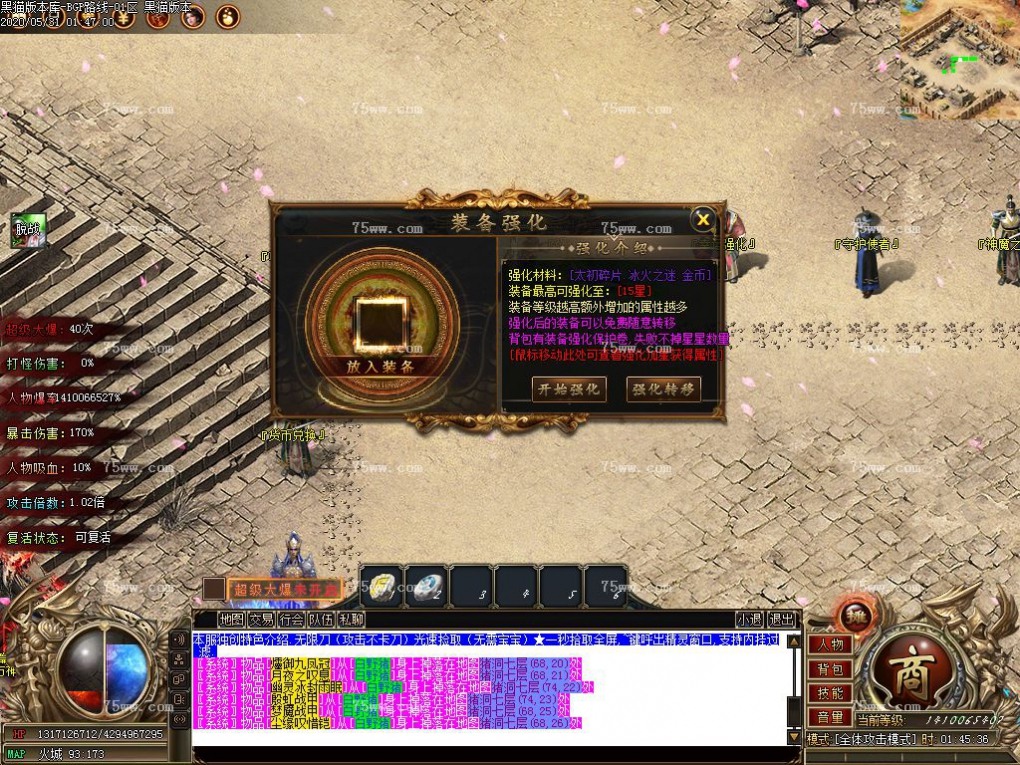Close the 装备强化 window
This screenshot has width=1020, height=765.
click(x=703, y=220)
